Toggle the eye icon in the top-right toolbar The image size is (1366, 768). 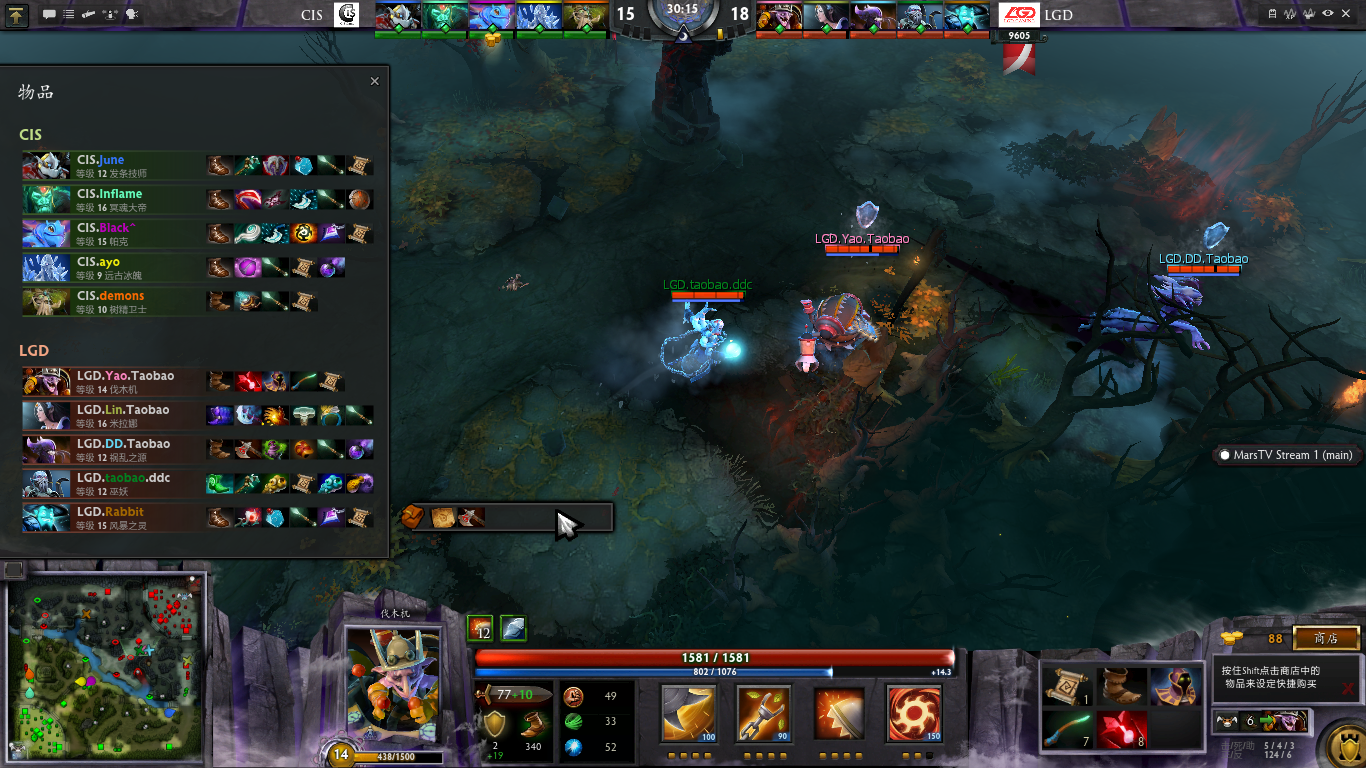click(x=1327, y=14)
